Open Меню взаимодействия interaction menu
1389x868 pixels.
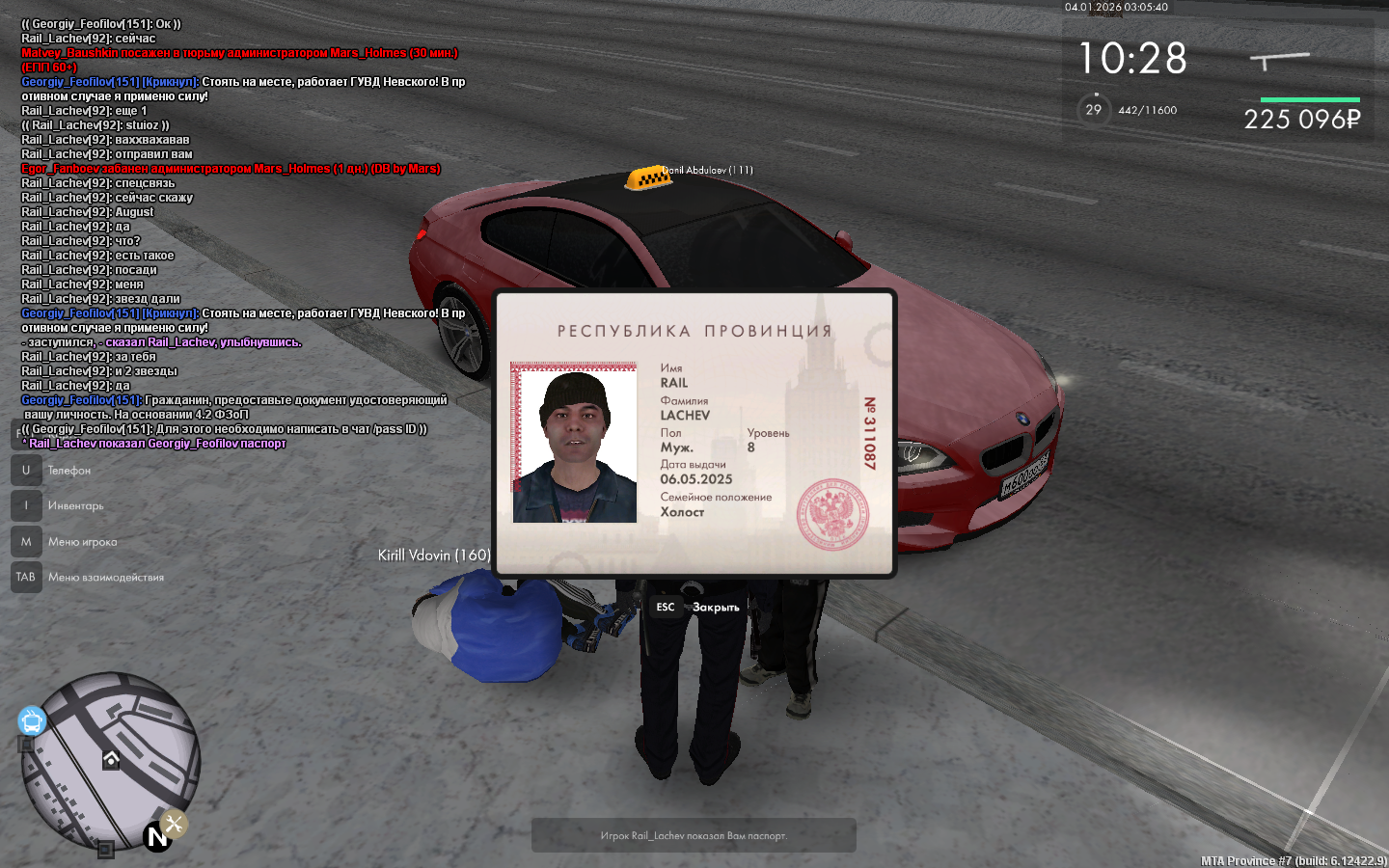[x=105, y=578]
